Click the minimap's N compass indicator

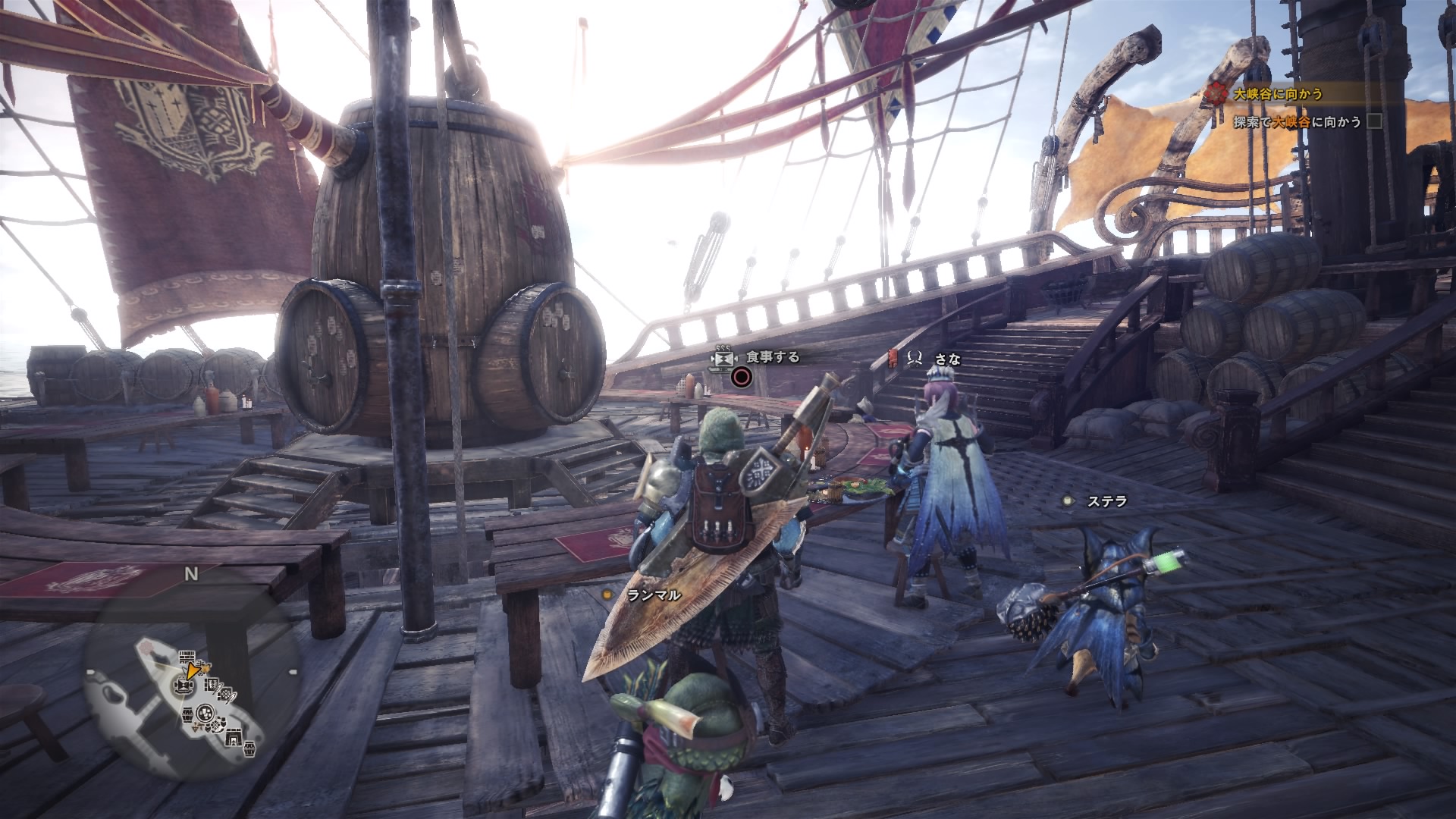pyautogui.click(x=191, y=574)
